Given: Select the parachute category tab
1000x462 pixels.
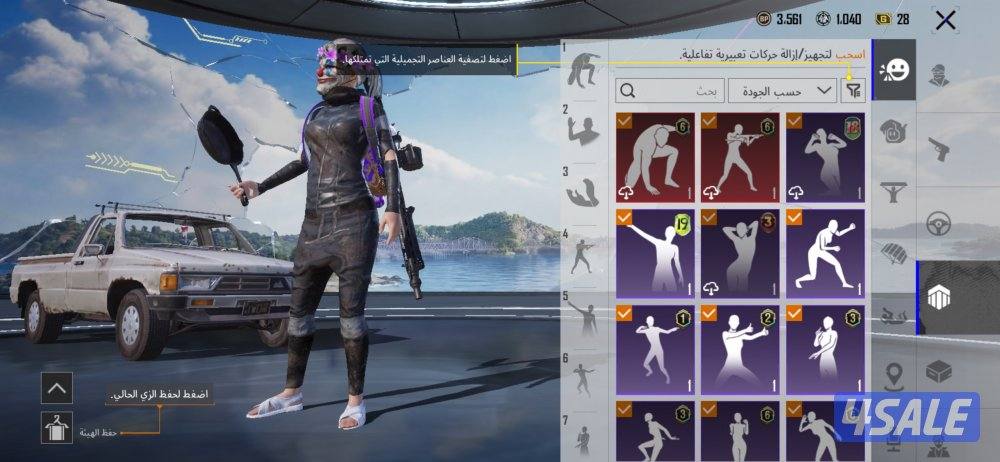Looking at the screenshot, I should click(894, 250).
